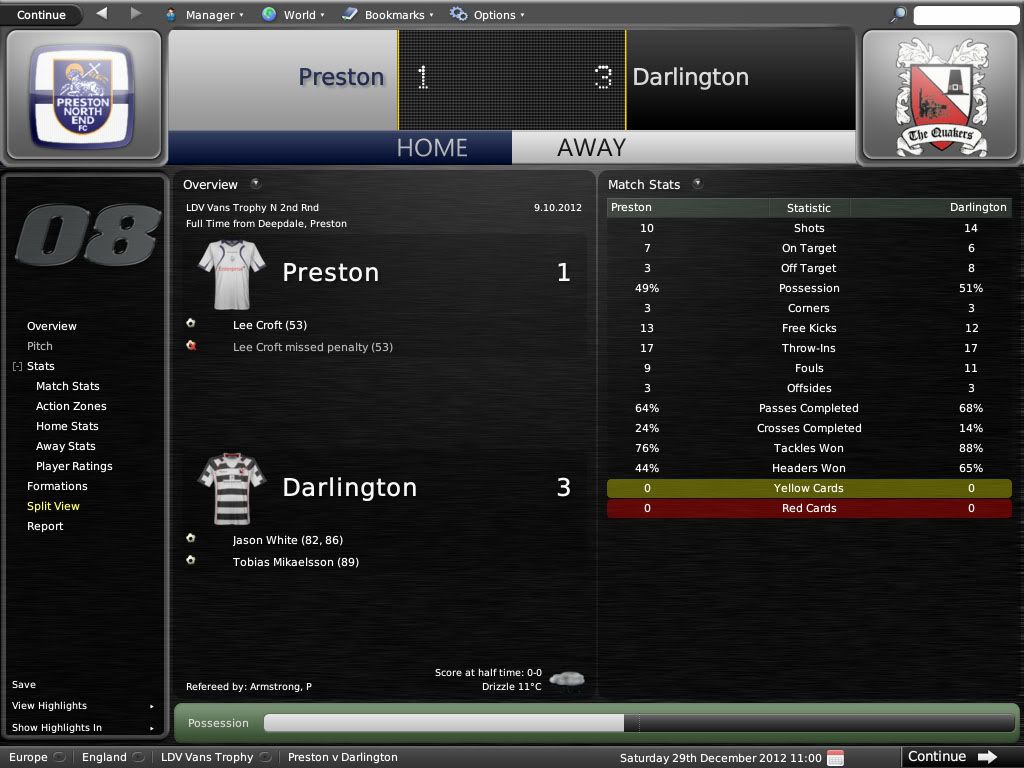Open the Bookmarks menu

[x=388, y=15]
